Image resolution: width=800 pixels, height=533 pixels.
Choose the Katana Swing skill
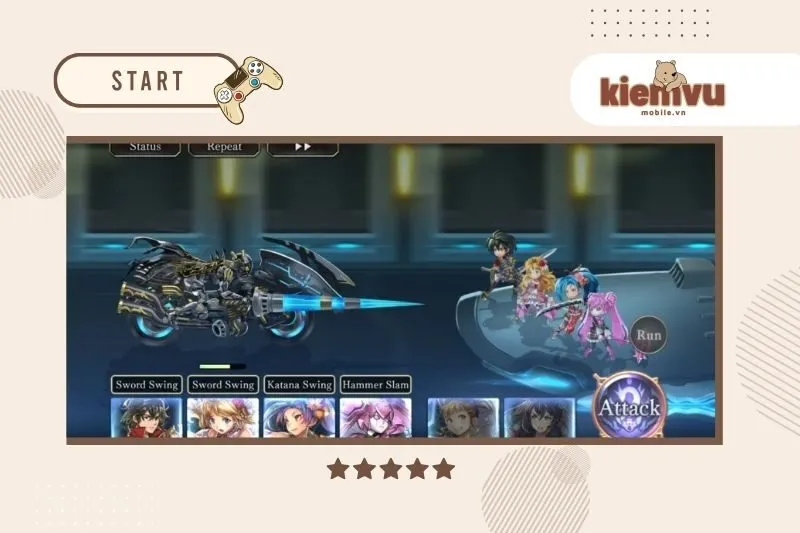click(298, 384)
